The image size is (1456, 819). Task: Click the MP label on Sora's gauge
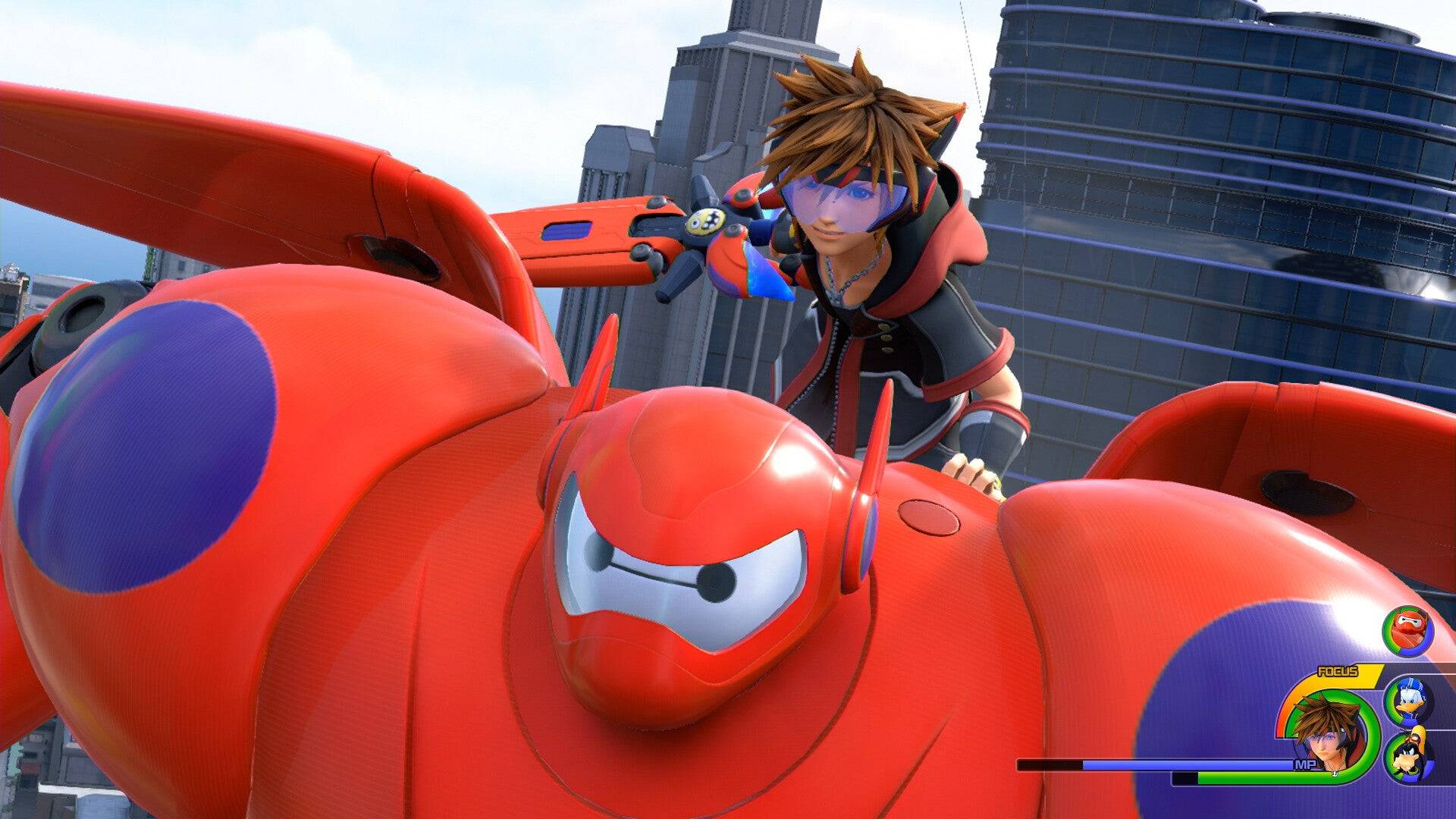(1305, 764)
